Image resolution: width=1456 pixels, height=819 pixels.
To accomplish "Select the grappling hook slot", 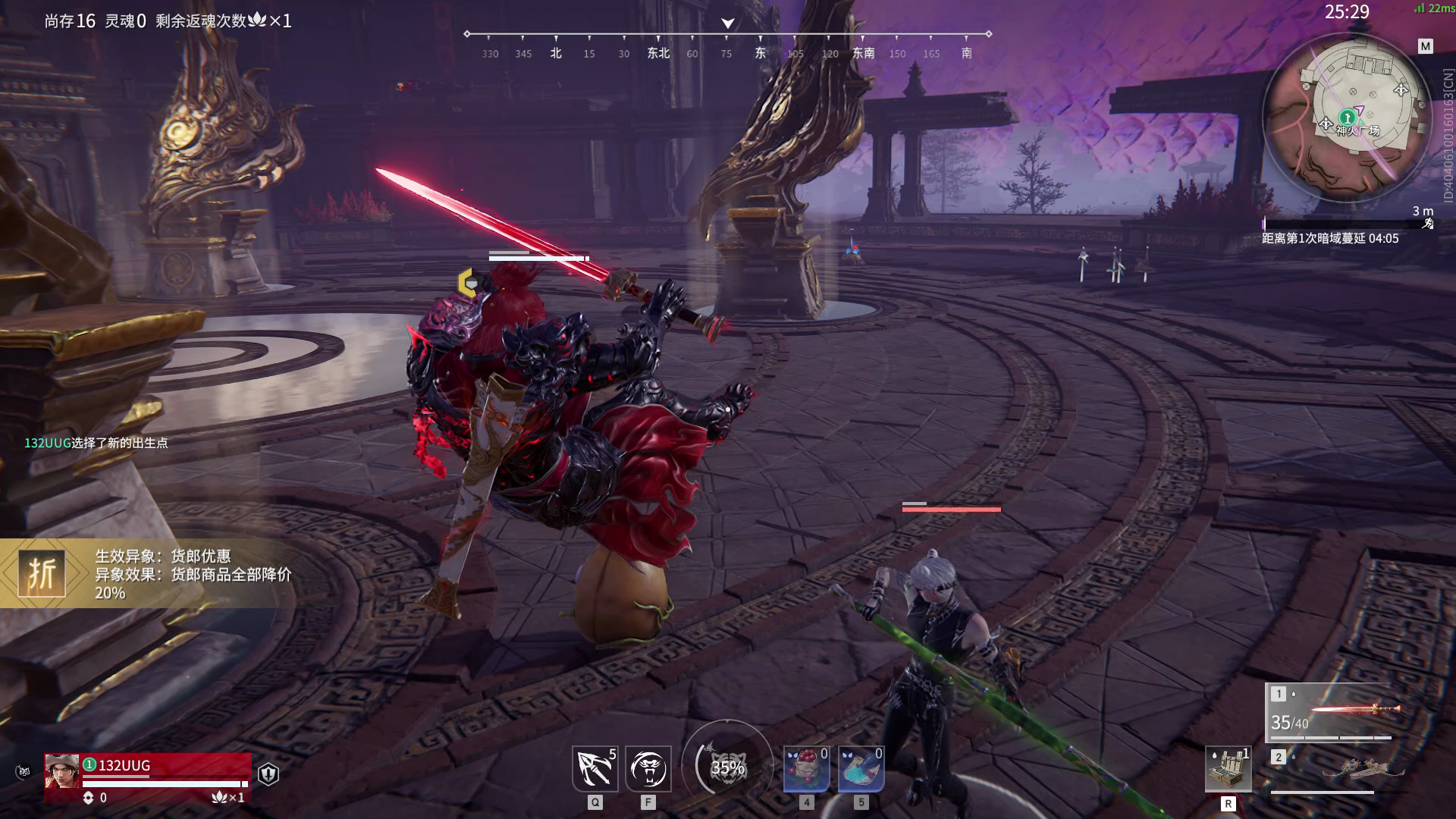I will pos(595,768).
